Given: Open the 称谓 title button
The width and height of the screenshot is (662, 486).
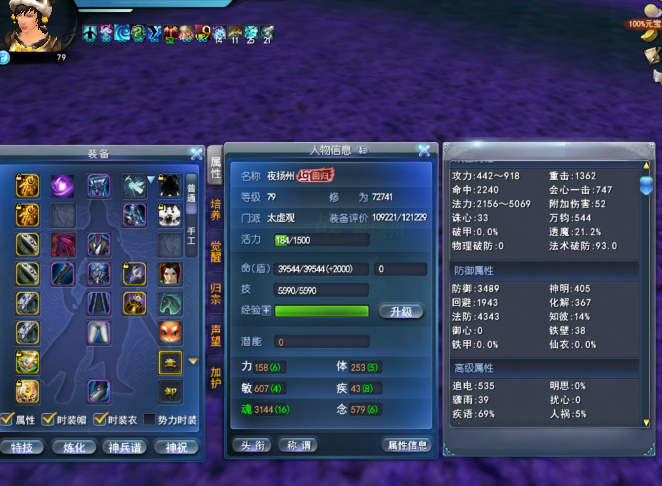Looking at the screenshot, I should click(296, 445).
